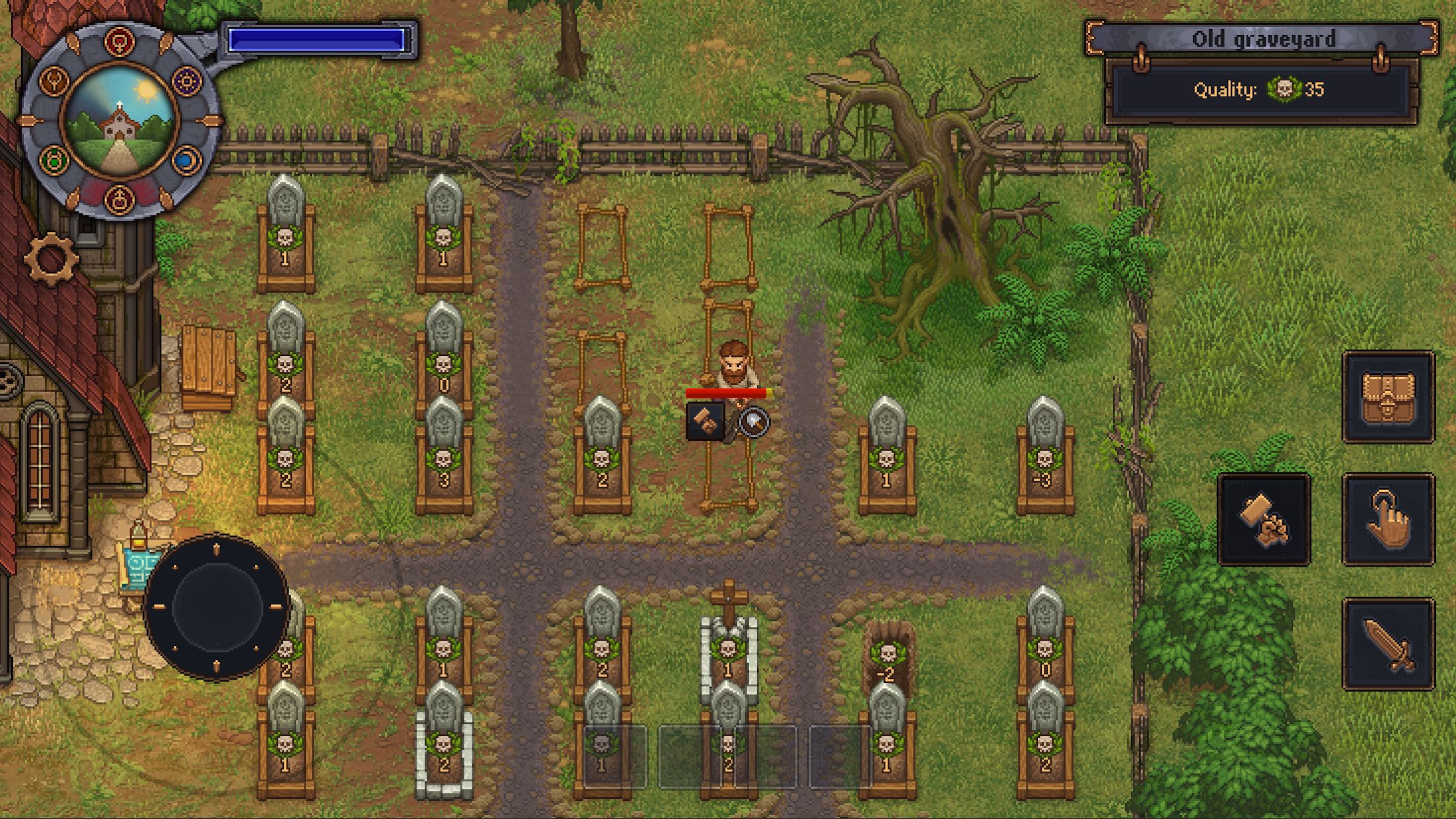The height and width of the screenshot is (819, 1456).
Task: Click the purple symbol on the day clock
Action: (186, 82)
